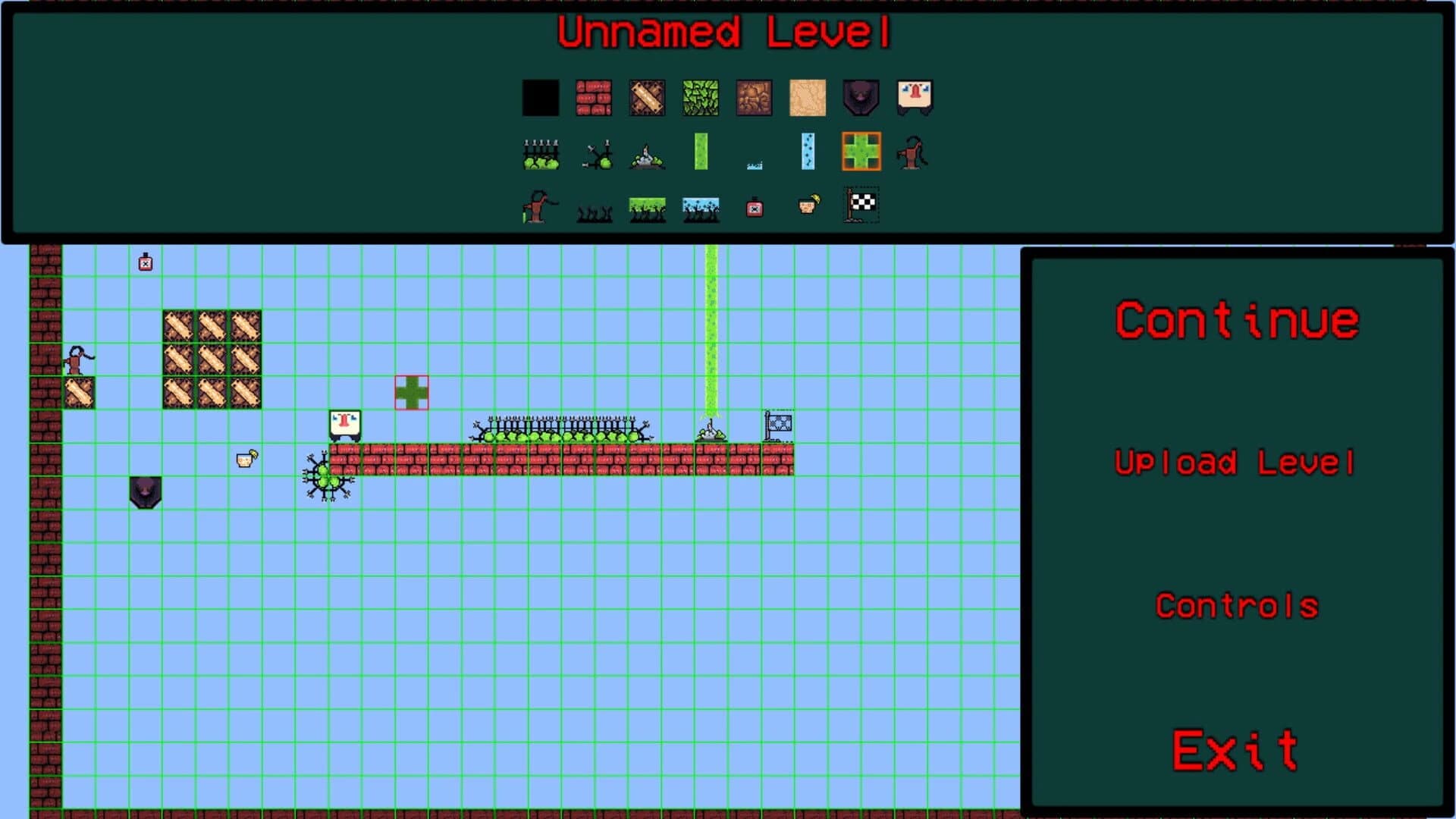1456x819 pixels.
Task: Select the green cross healing tile
Action: (x=861, y=153)
